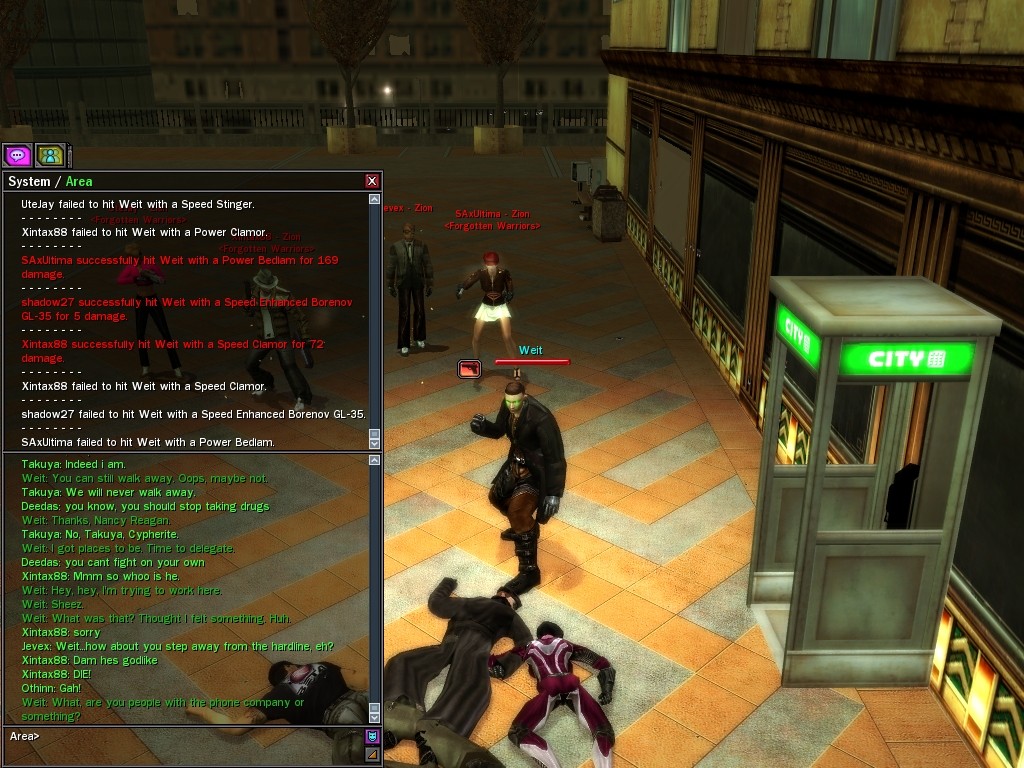Click the system log scroll-down arrow
The image size is (1024, 768).
coord(375,443)
